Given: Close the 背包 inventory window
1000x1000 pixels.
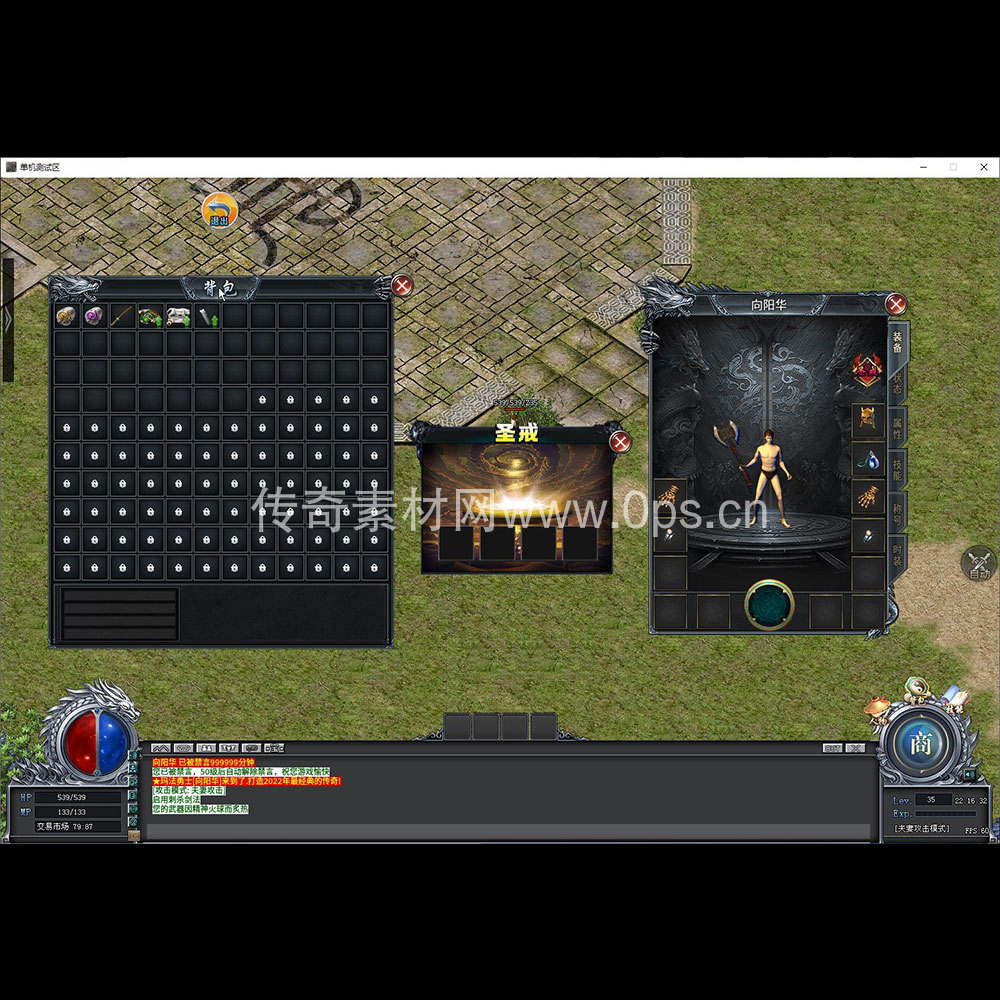Looking at the screenshot, I should 402,286.
